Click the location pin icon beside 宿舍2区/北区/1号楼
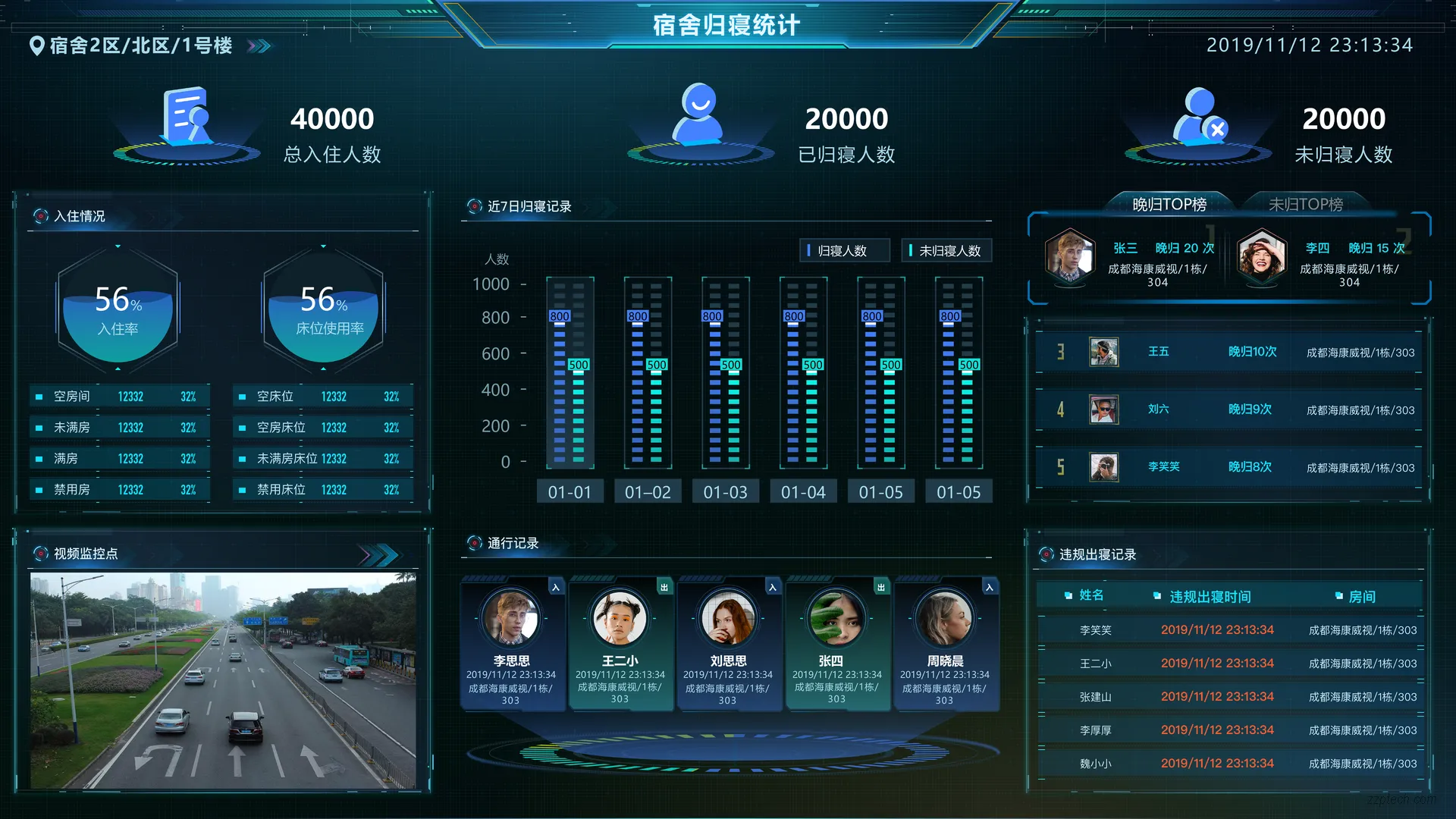Screen dimensions: 1456x819 (34, 45)
